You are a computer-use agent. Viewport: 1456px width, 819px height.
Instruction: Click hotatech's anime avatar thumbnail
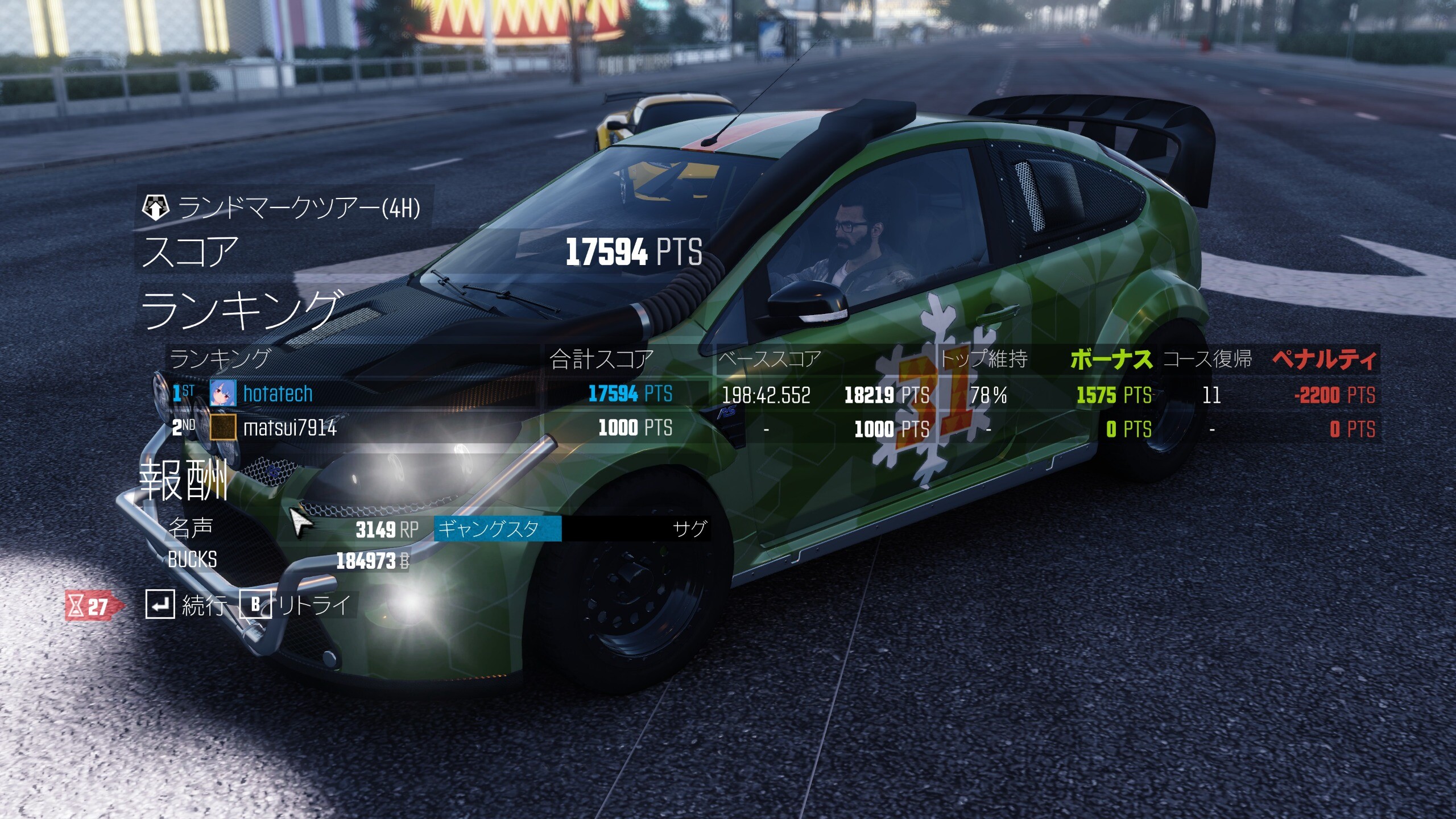222,394
